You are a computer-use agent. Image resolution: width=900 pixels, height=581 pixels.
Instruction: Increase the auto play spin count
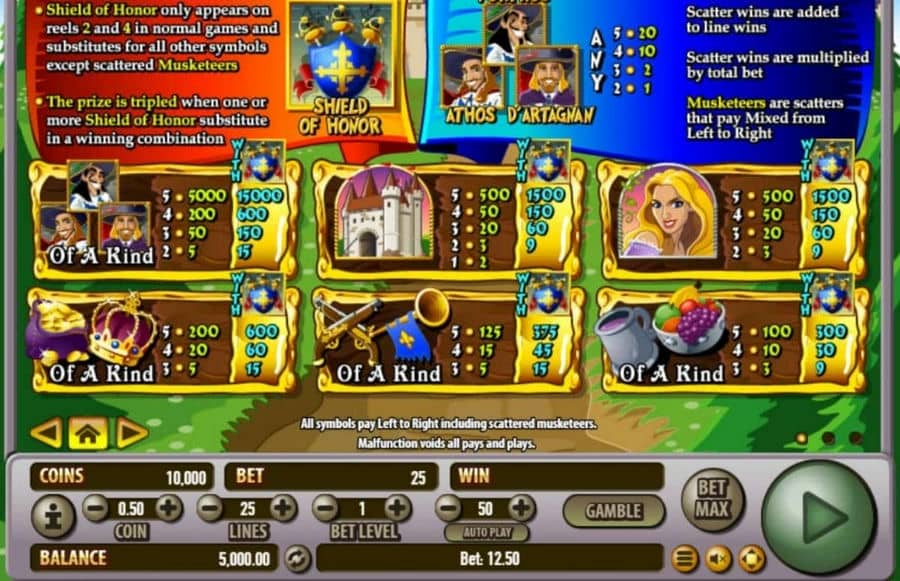[521, 507]
